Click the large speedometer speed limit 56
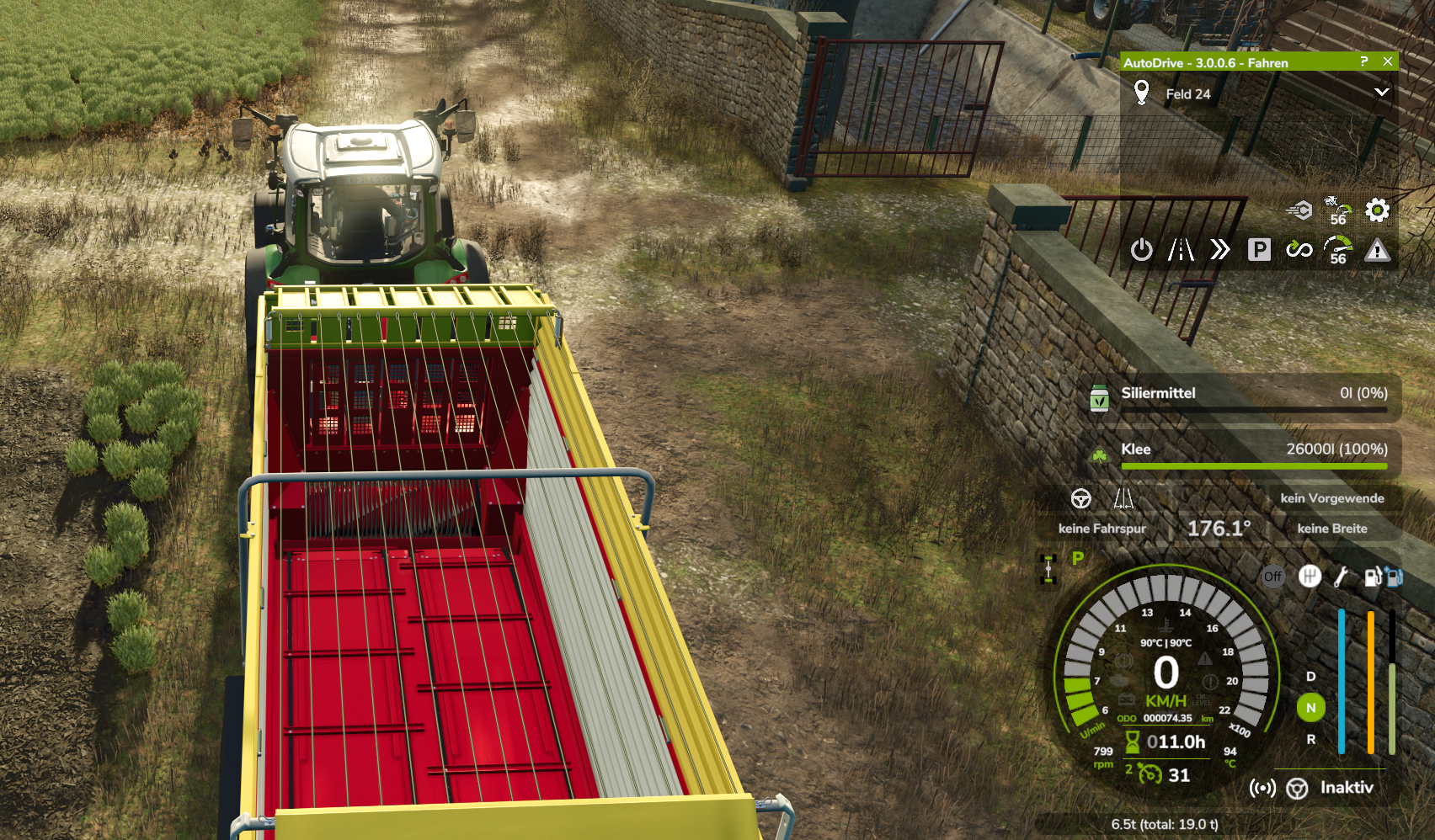The width and height of the screenshot is (1435, 840). pos(1337,250)
